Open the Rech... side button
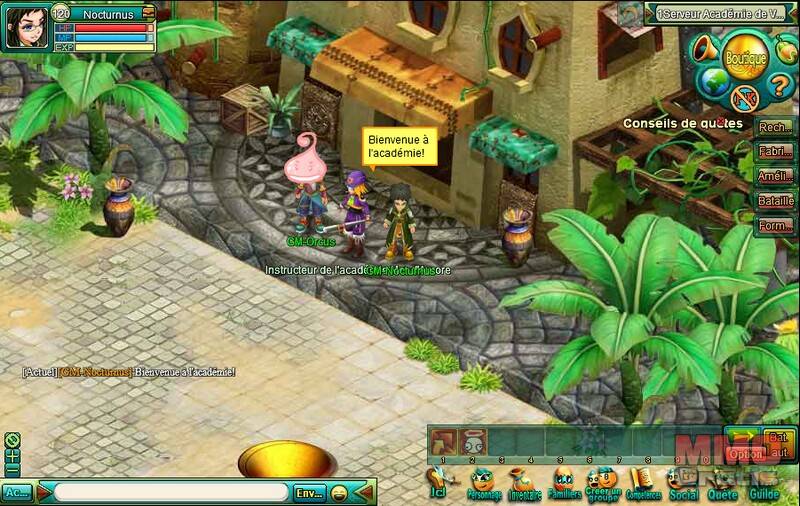 (x=772, y=128)
